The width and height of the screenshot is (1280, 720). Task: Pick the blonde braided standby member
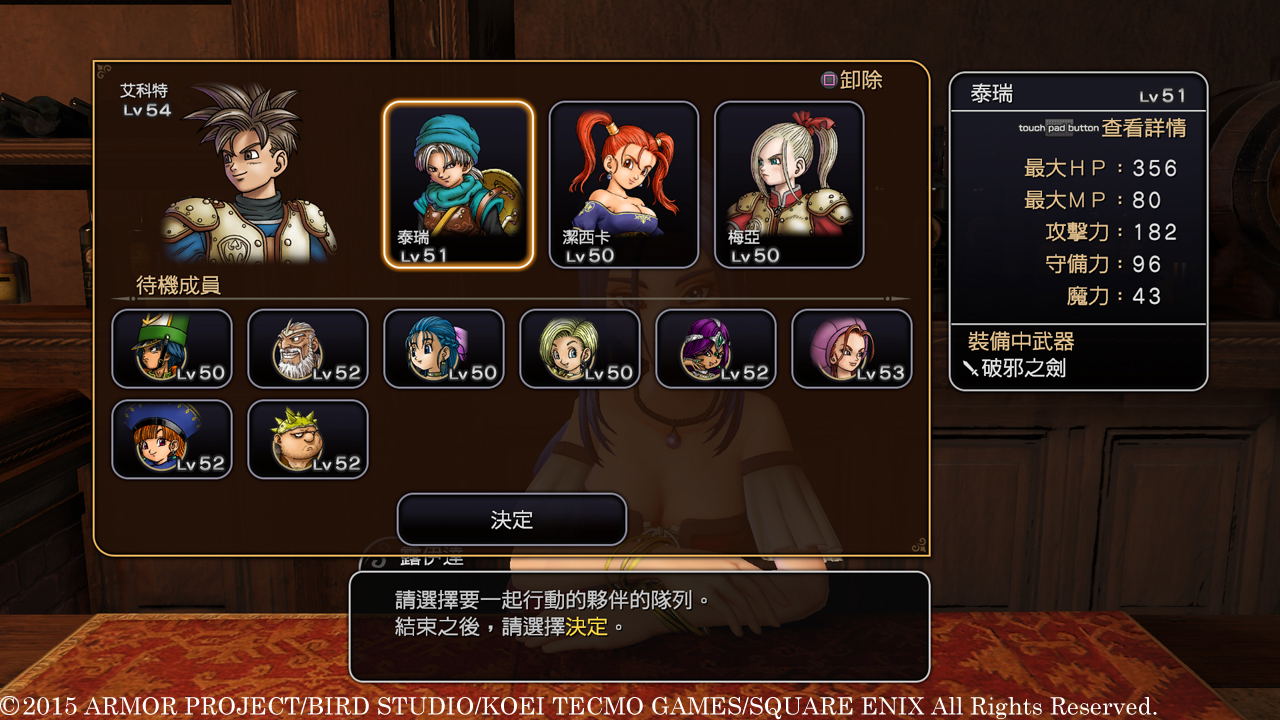[x=580, y=349]
